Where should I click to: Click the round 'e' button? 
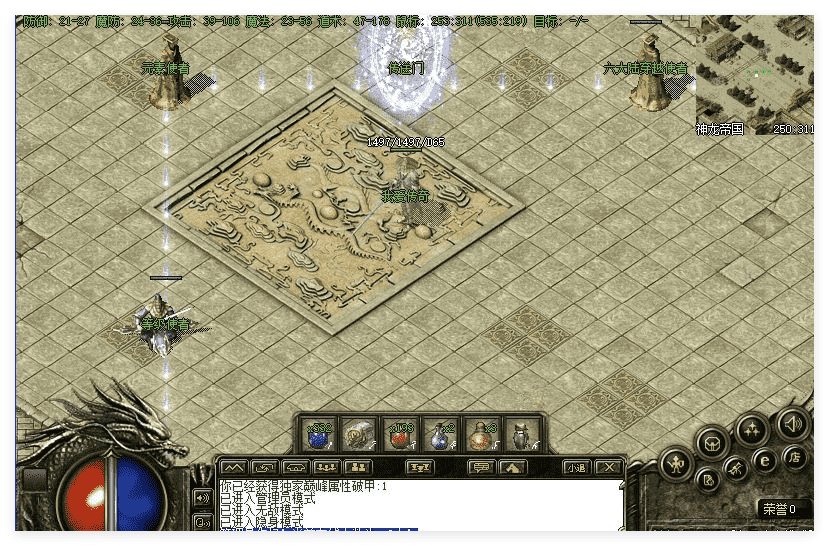[x=764, y=462]
